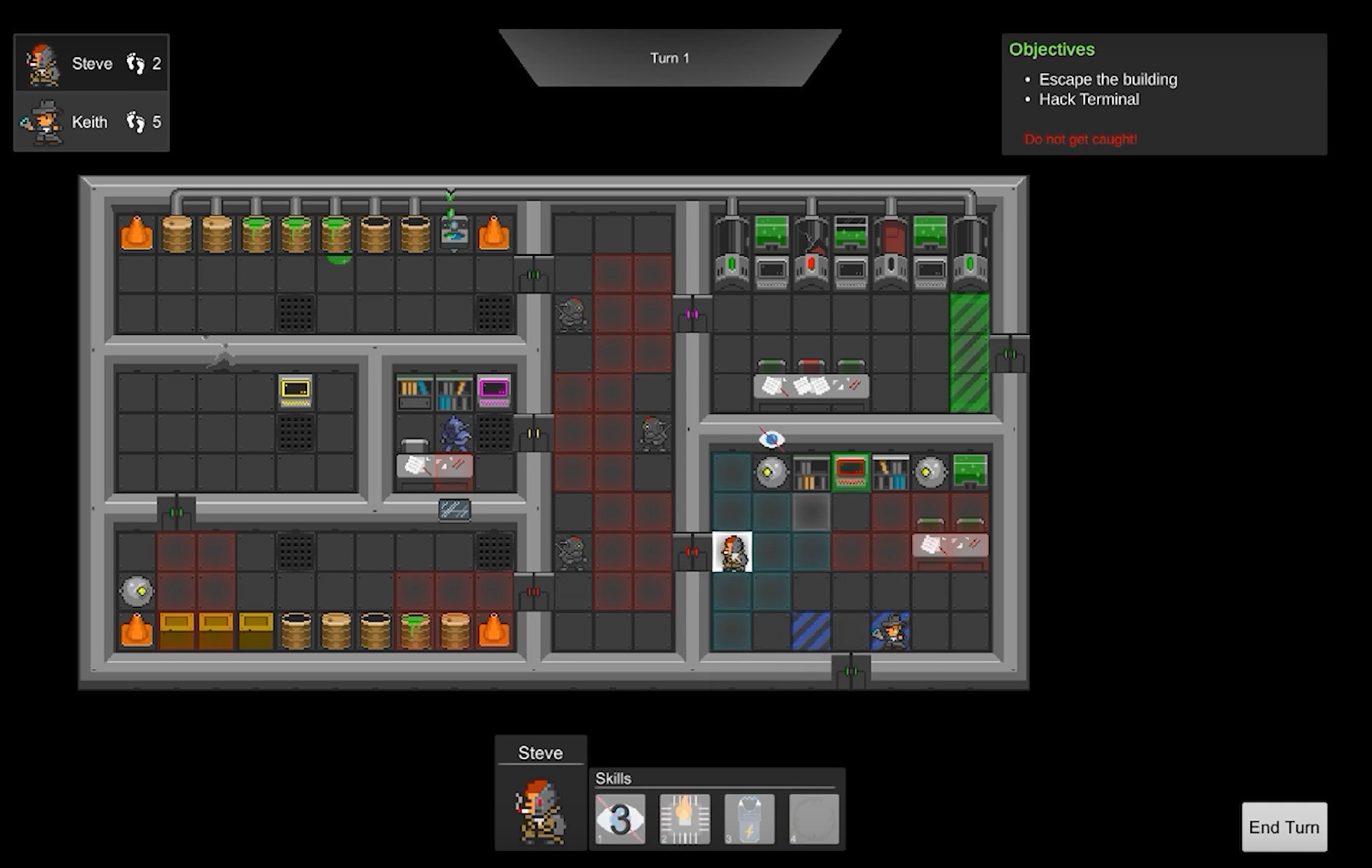The height and width of the screenshot is (868, 1372).
Task: Switch to Keith in the character list
Action: (x=91, y=122)
